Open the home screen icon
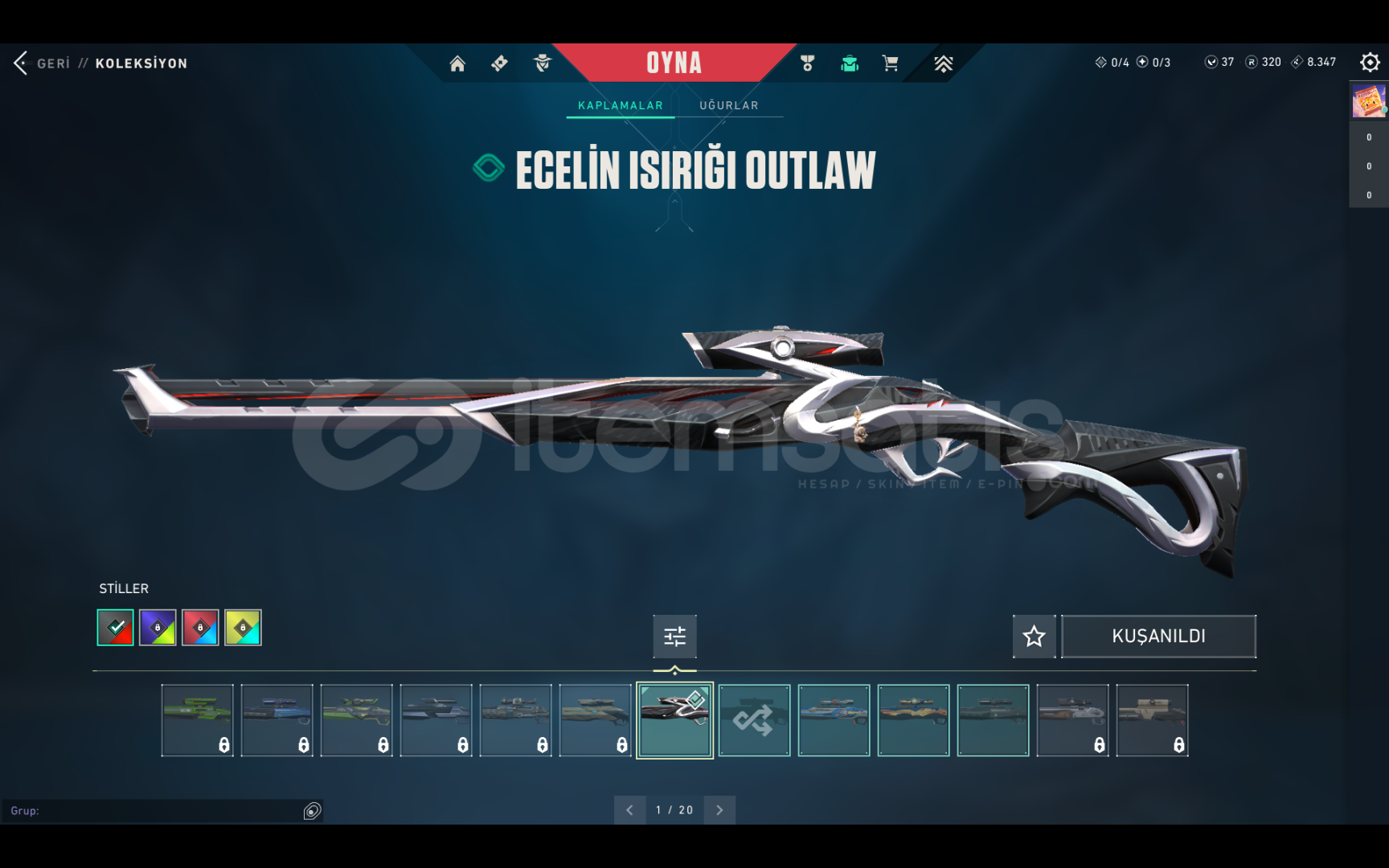The width and height of the screenshot is (1389, 868). 457,63
